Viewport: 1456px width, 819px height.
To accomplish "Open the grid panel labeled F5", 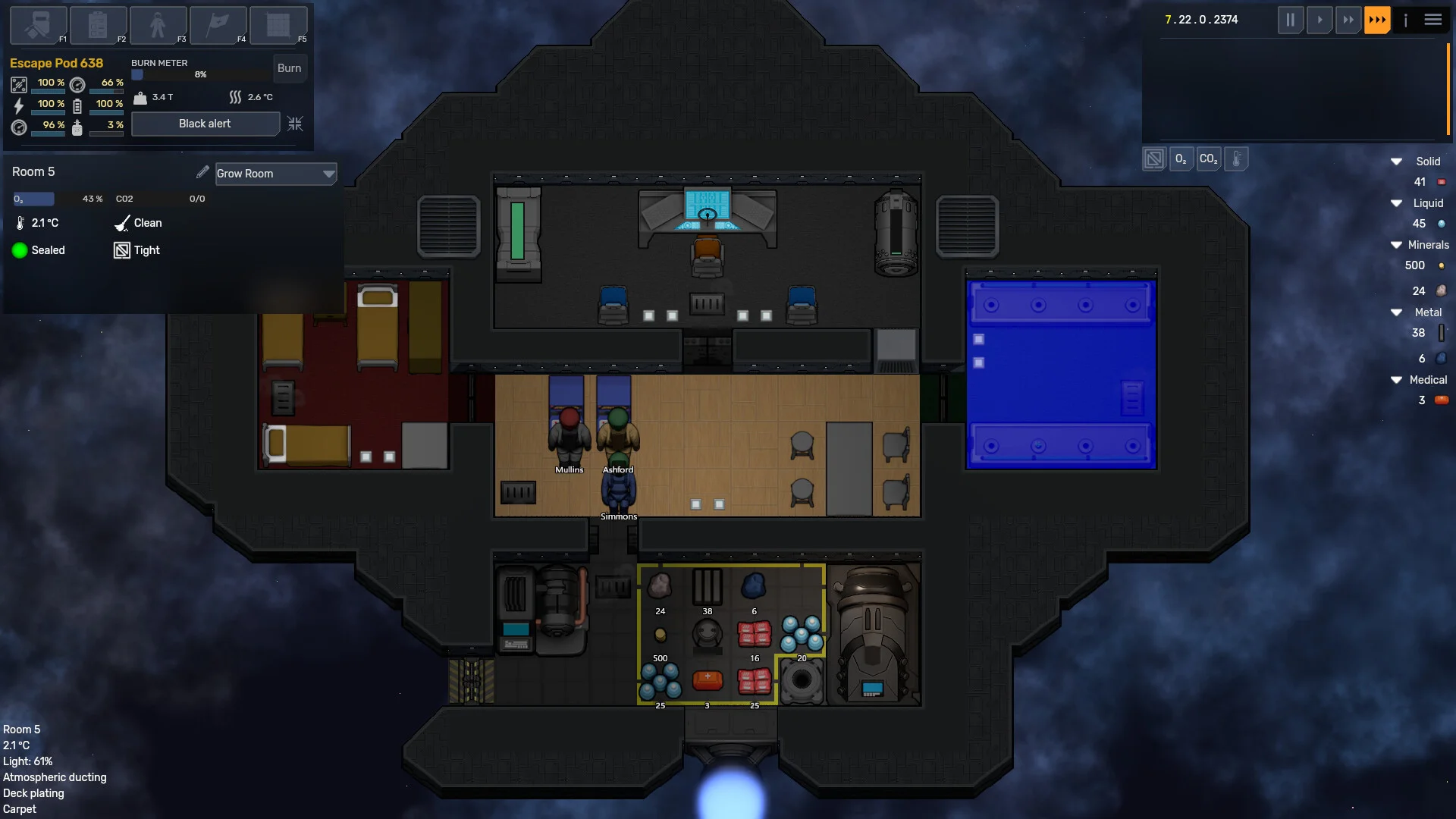I will click(278, 25).
